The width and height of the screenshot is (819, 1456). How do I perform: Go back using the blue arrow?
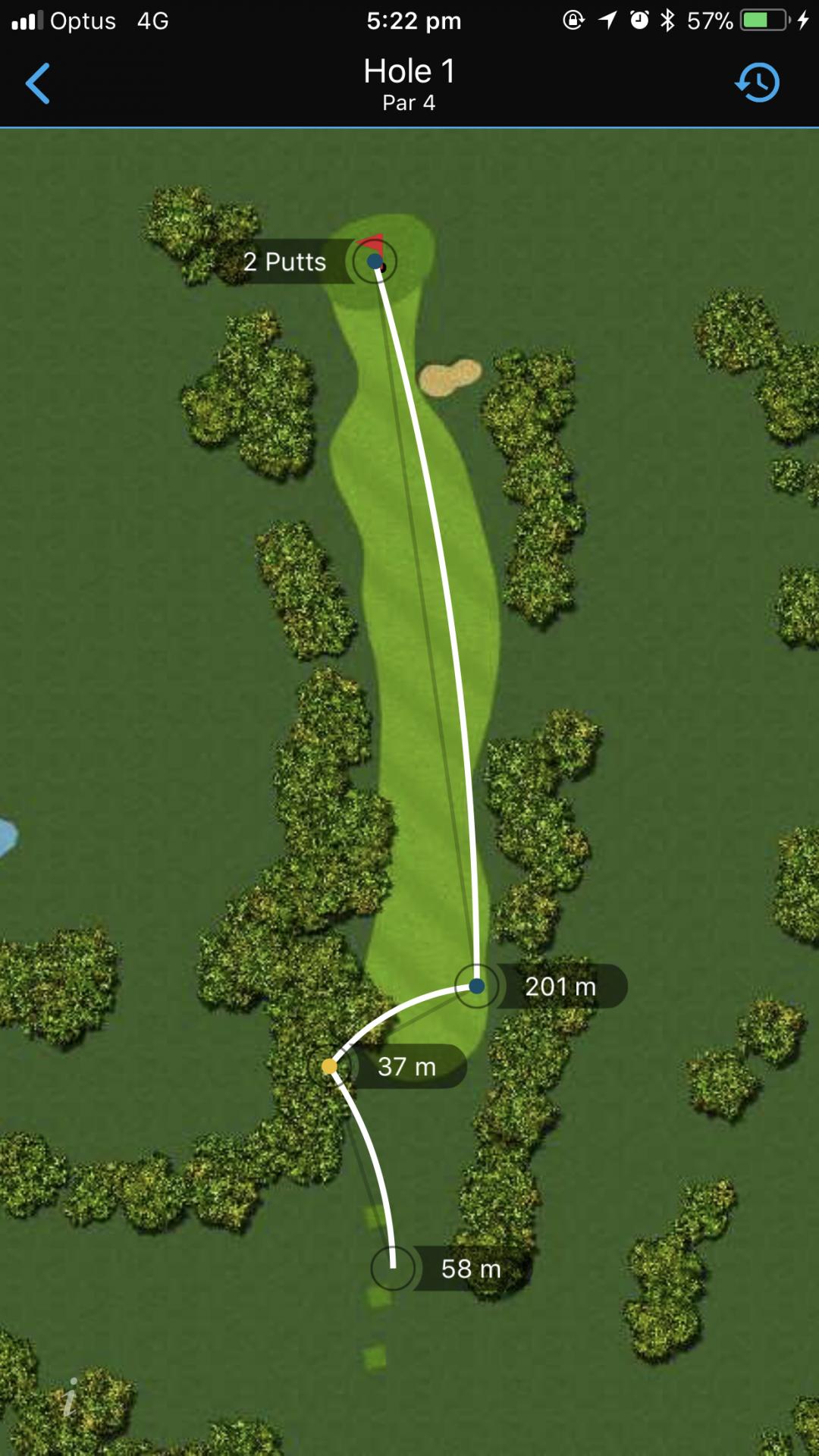[38, 83]
